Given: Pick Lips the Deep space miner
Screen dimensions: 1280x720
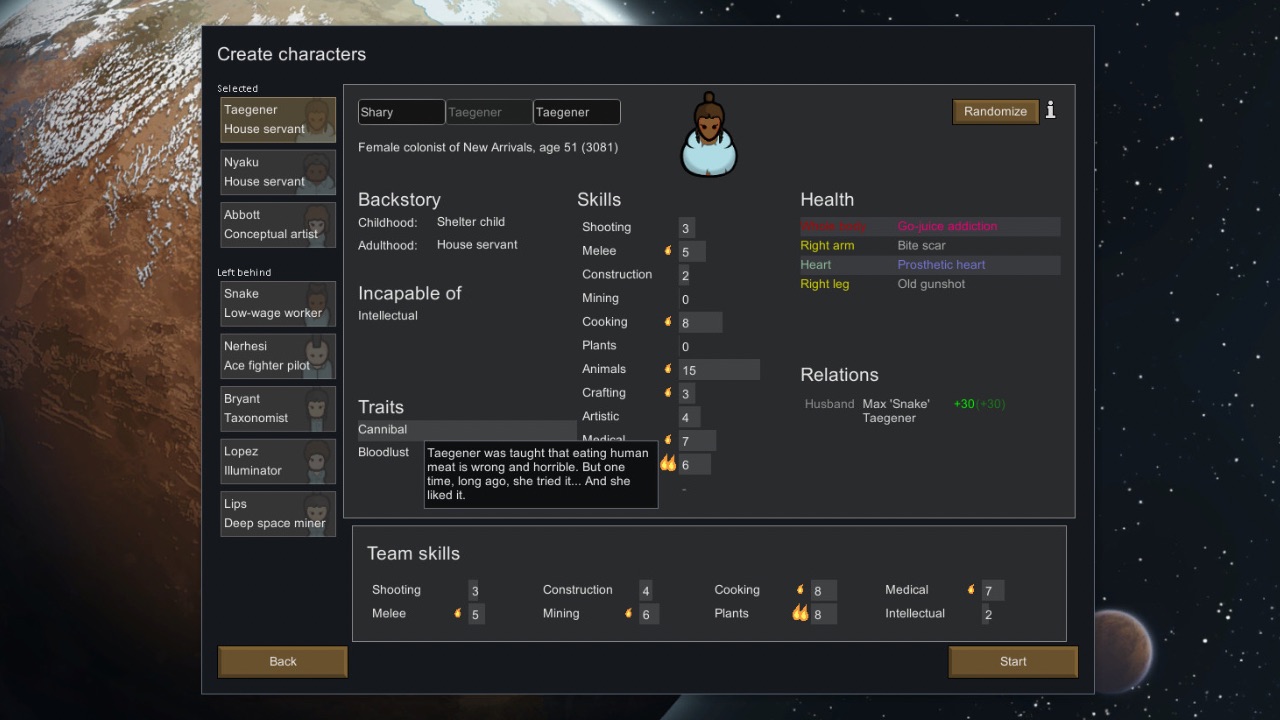Looking at the screenshot, I should click(277, 513).
